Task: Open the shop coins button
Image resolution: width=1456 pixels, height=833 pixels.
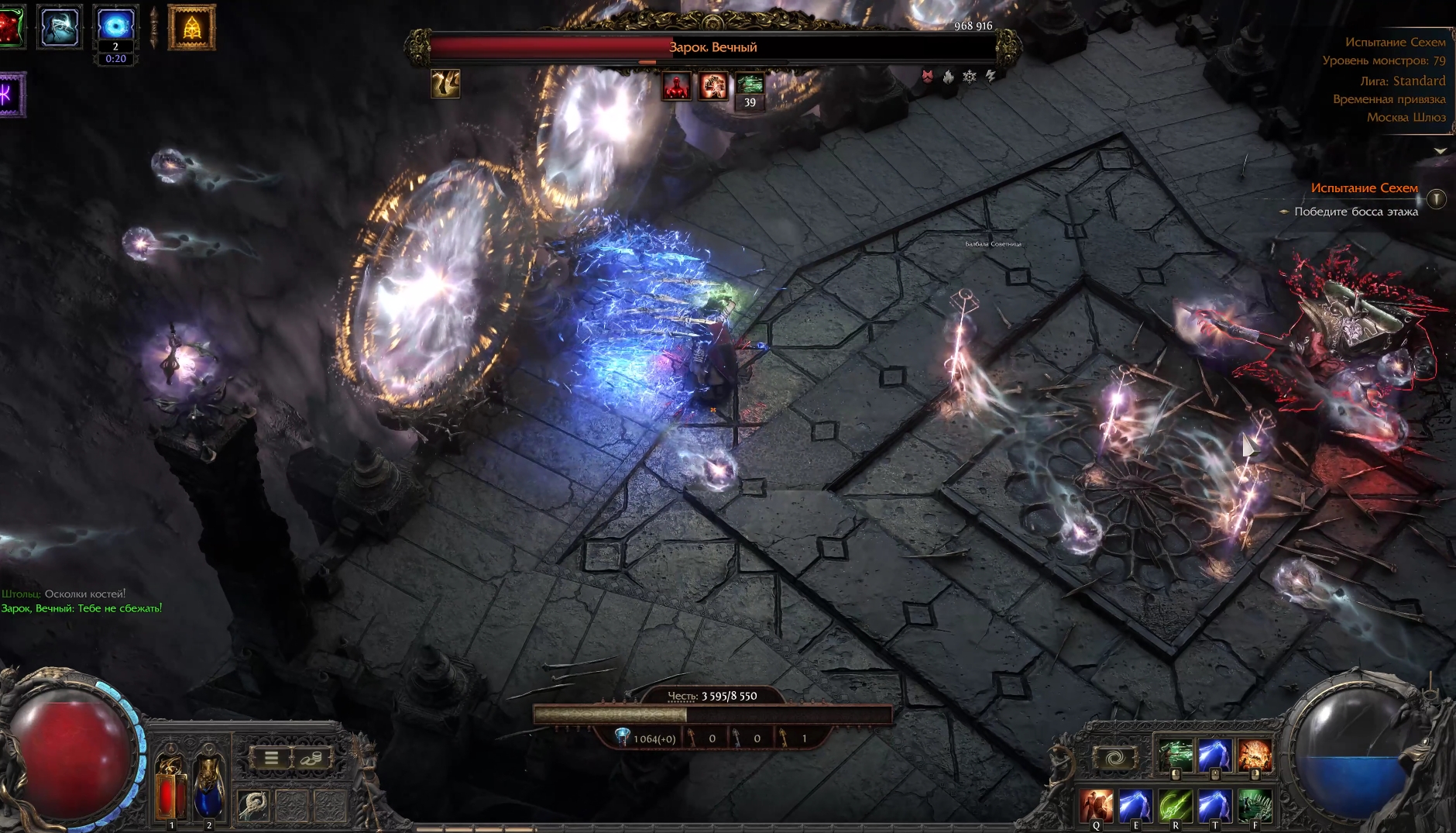Action: pos(311,758)
